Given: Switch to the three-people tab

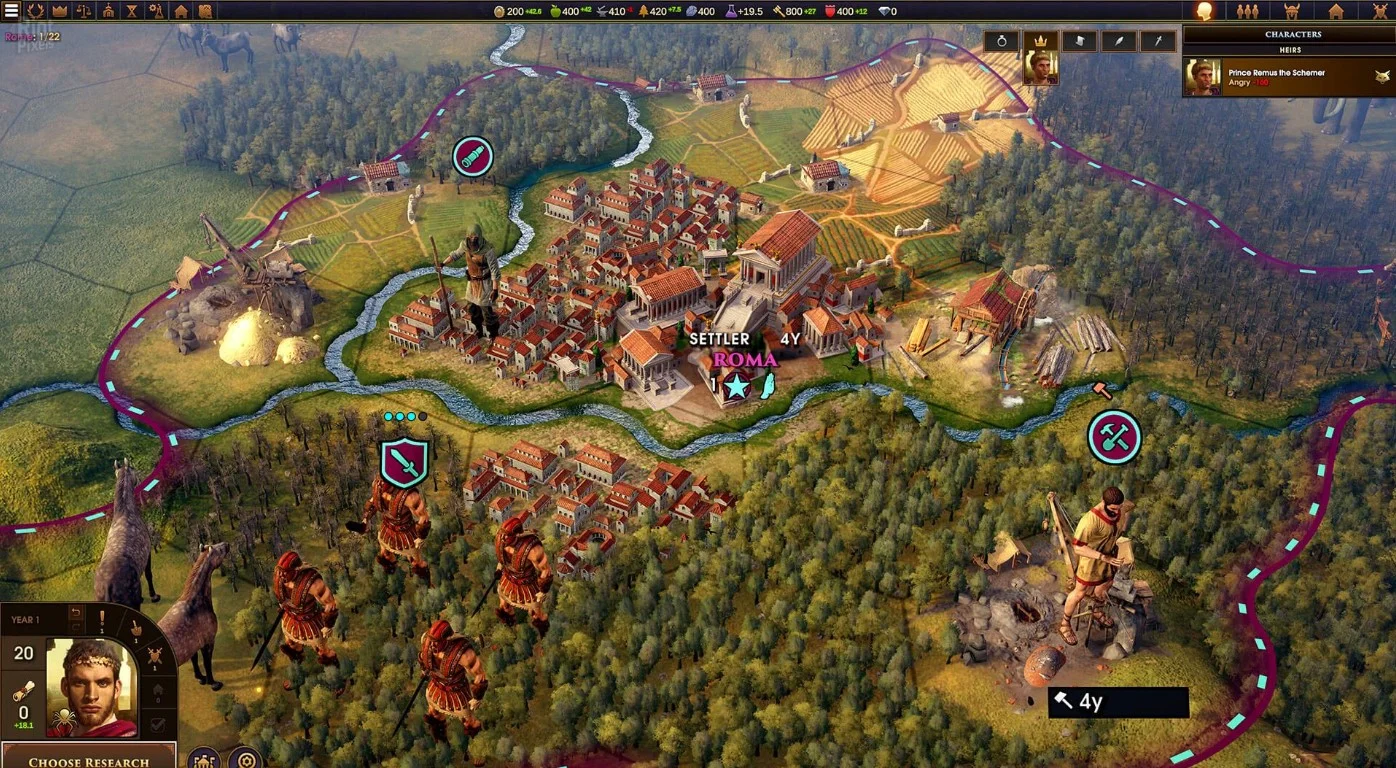Looking at the screenshot, I should coord(1247,11).
